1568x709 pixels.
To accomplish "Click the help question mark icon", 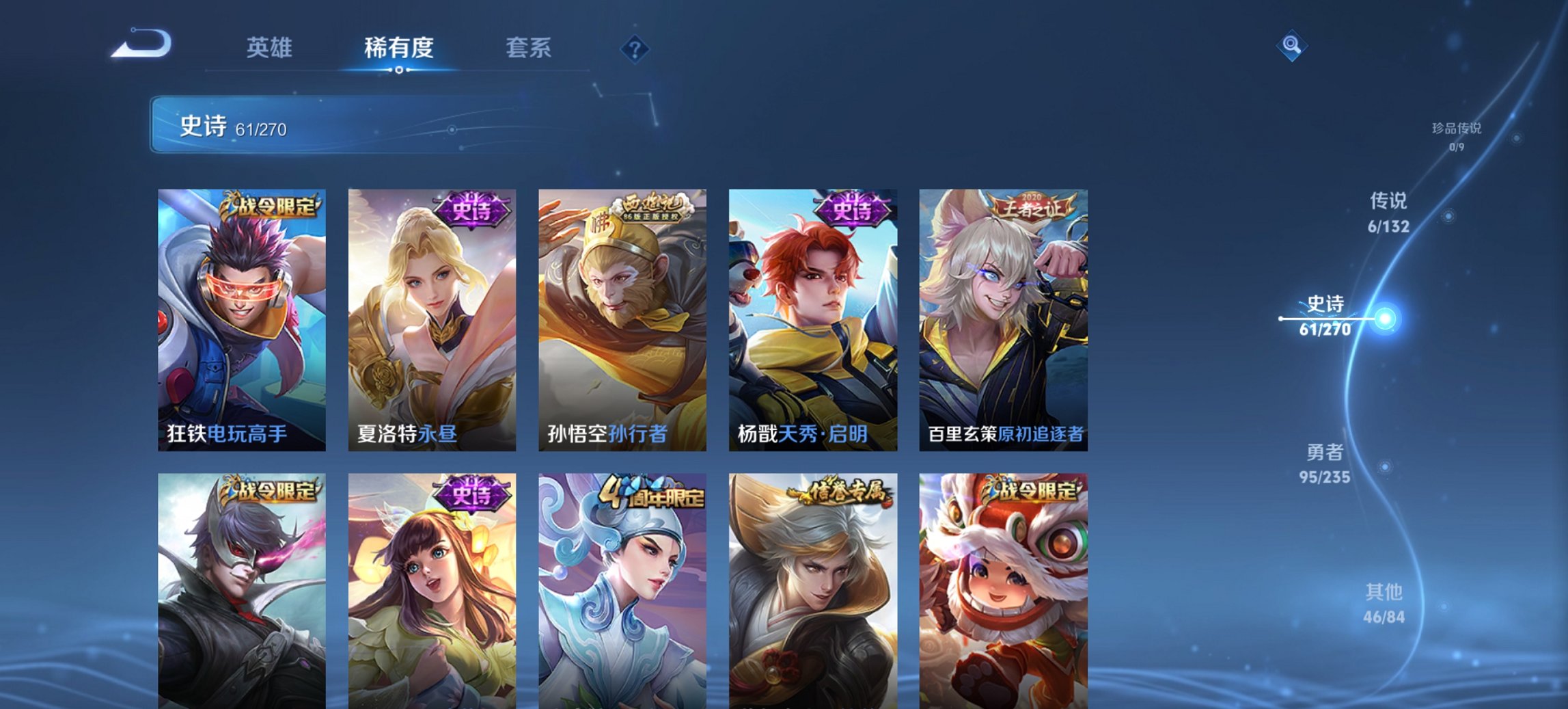I will pos(634,48).
